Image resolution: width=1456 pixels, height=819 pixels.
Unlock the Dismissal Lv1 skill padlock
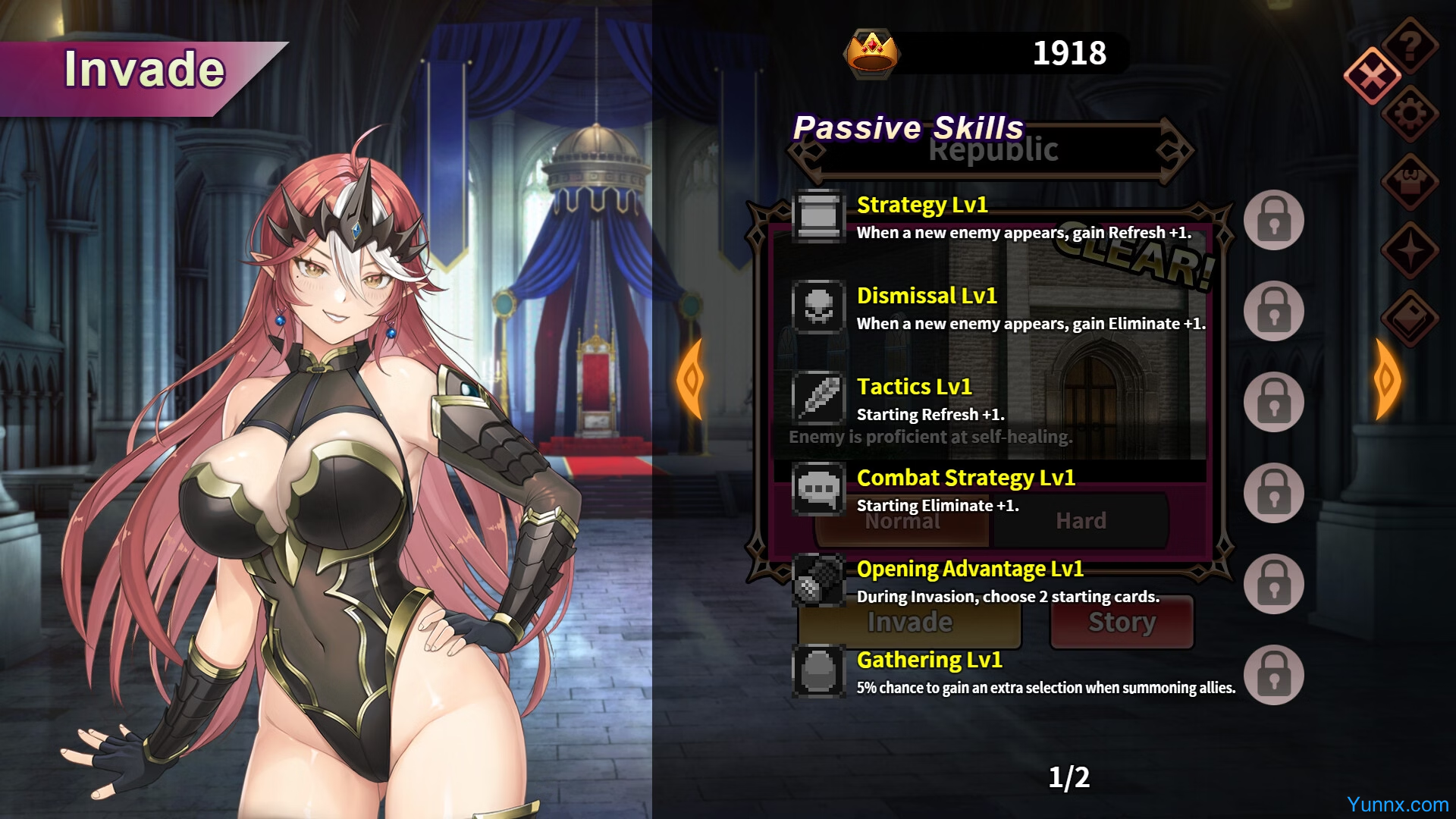pyautogui.click(x=1273, y=311)
